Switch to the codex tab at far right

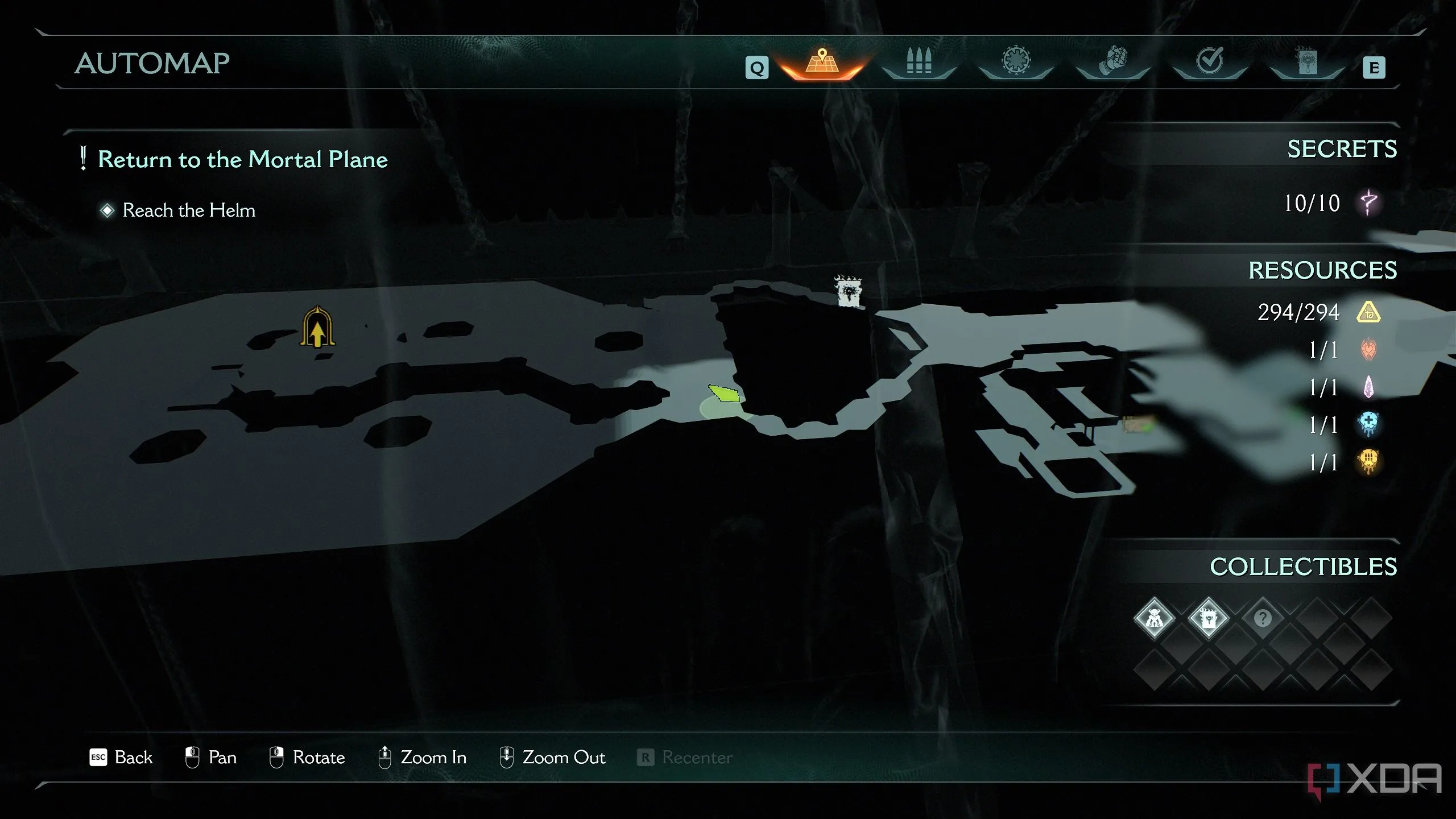pyautogui.click(x=1306, y=61)
